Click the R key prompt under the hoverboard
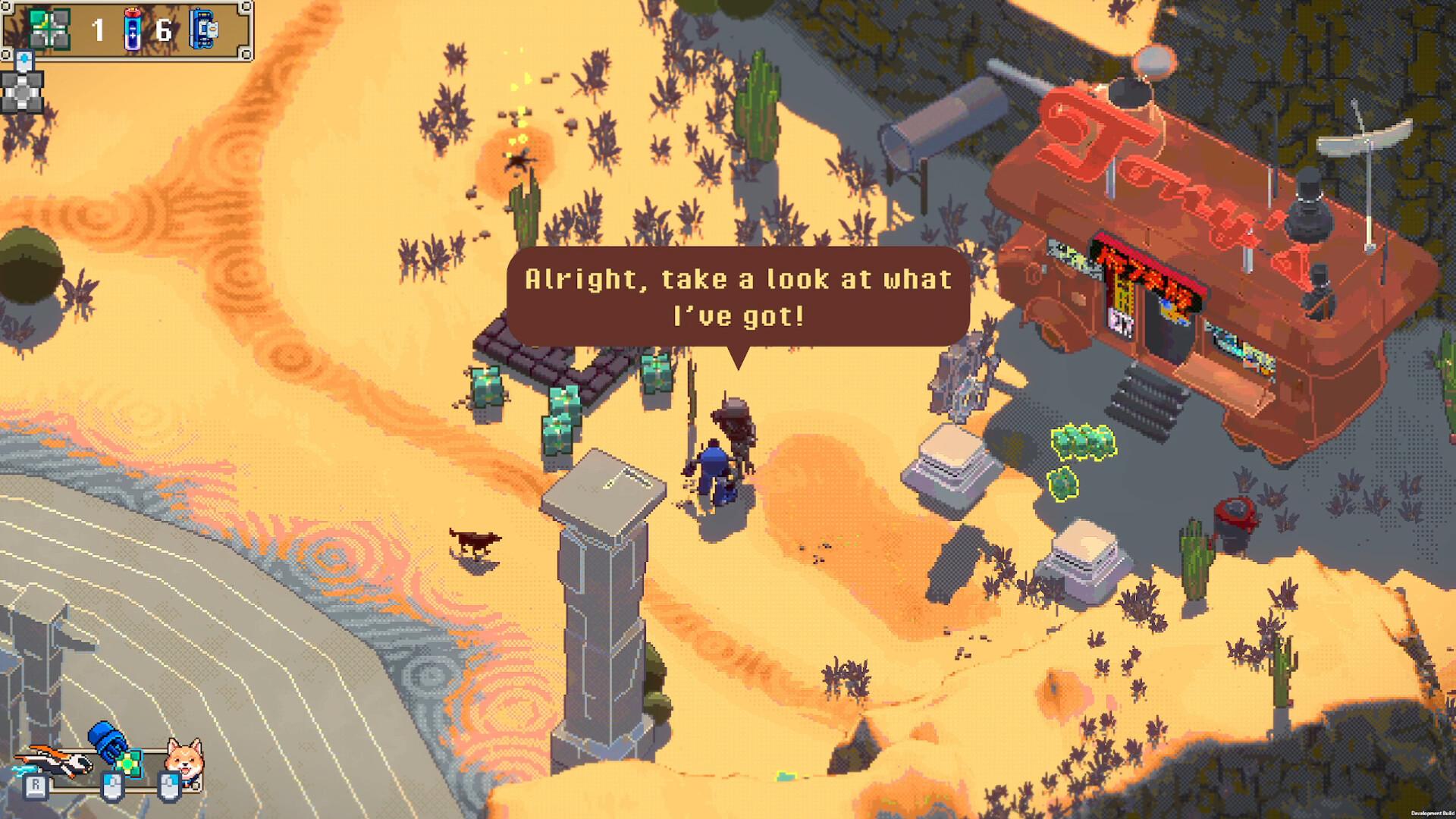The image size is (1456, 819). click(x=36, y=786)
